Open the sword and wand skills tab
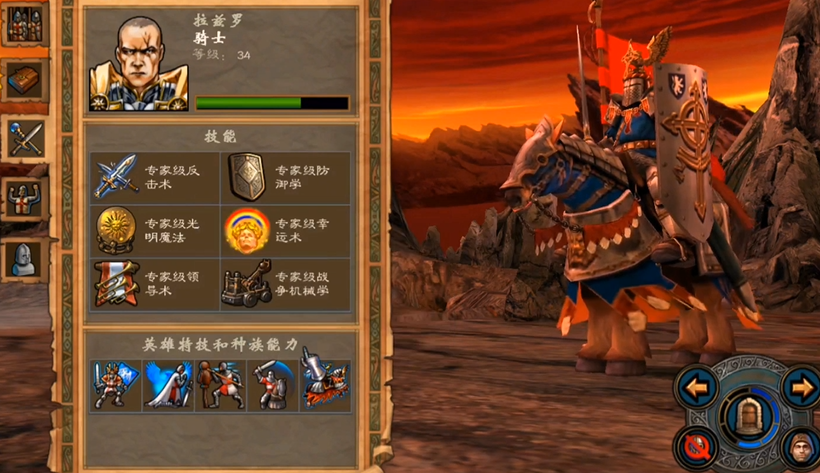 click(x=23, y=138)
